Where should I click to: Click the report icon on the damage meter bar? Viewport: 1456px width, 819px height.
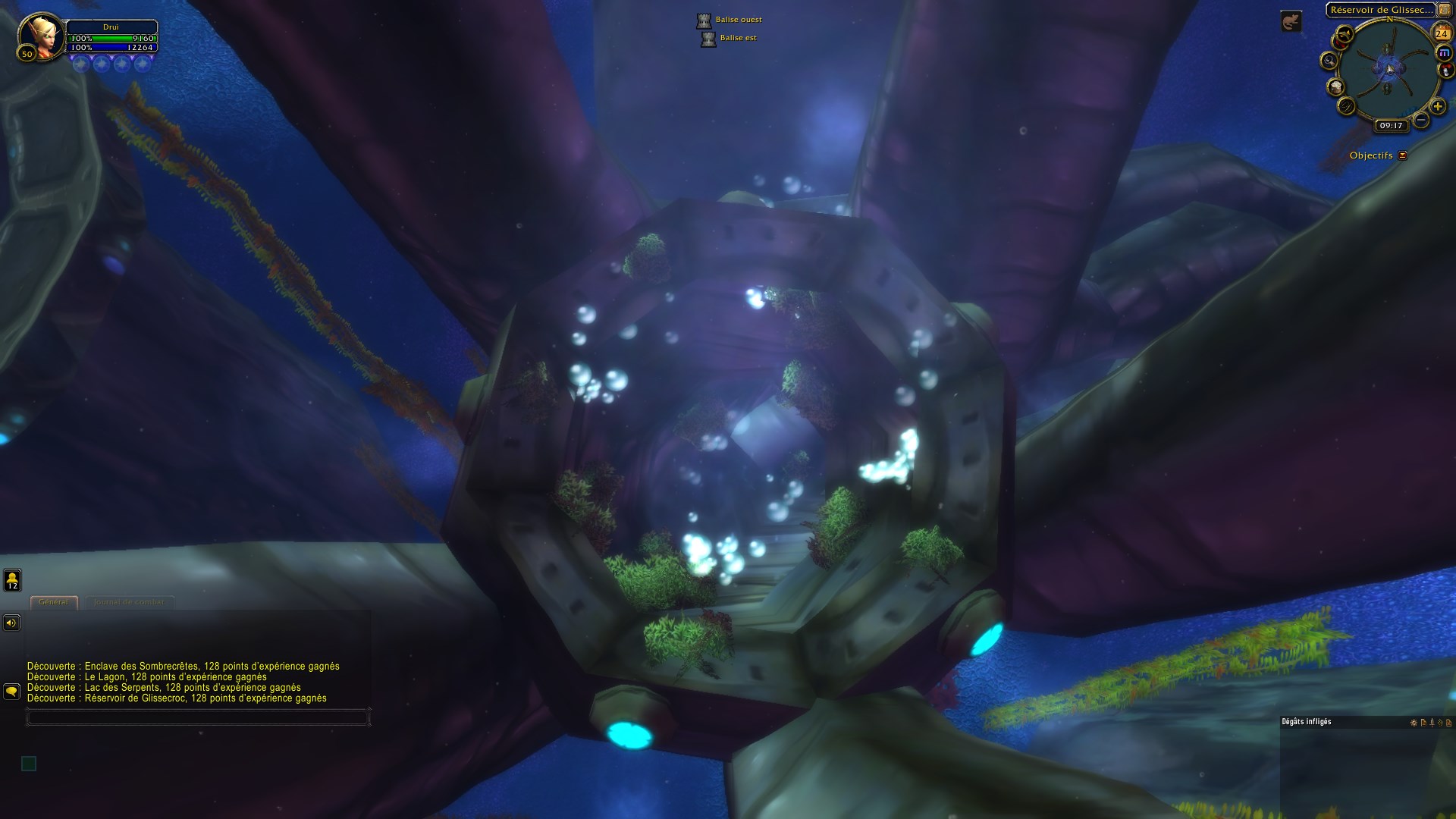[1424, 723]
